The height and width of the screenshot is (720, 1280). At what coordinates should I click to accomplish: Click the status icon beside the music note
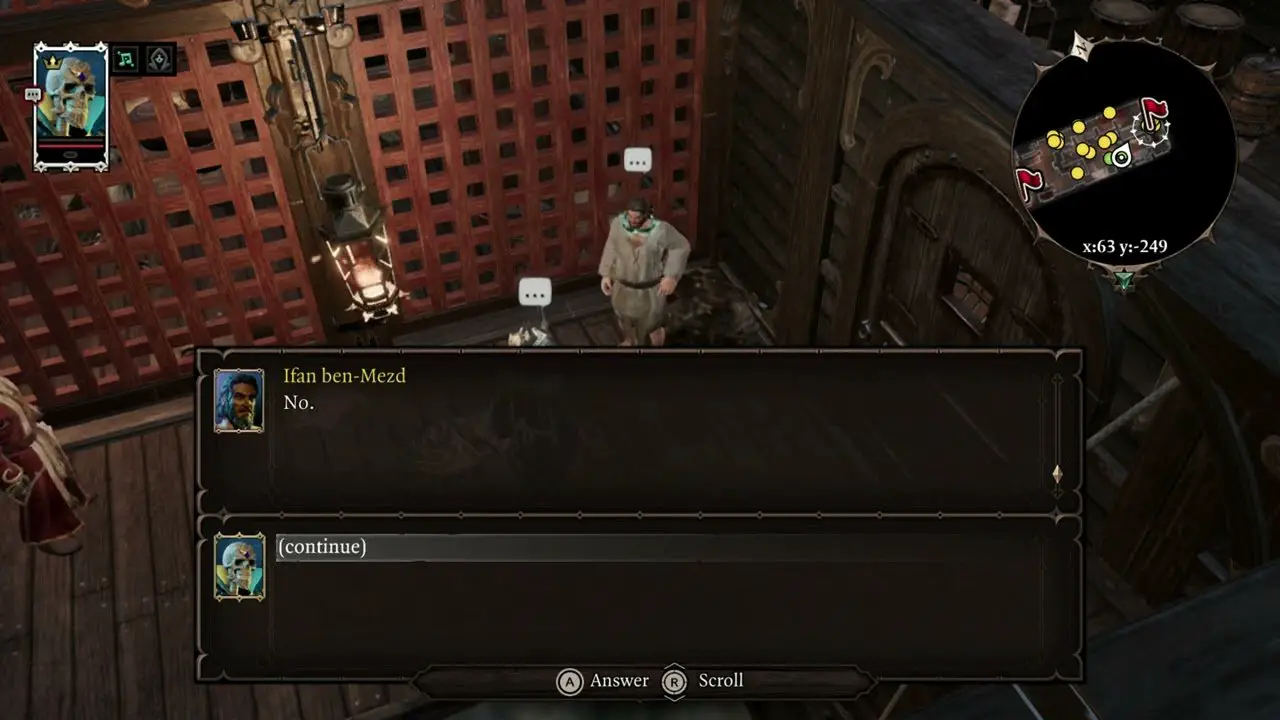point(160,59)
